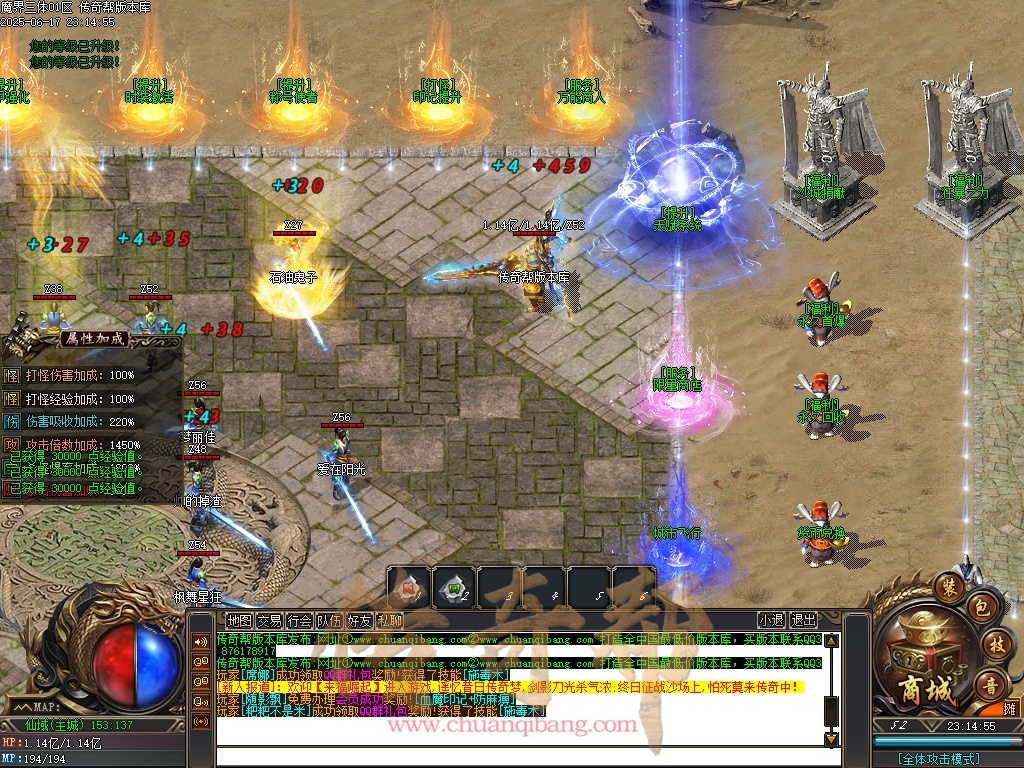
Task: Open 私聊 private chat
Action: pyautogui.click(x=389, y=621)
